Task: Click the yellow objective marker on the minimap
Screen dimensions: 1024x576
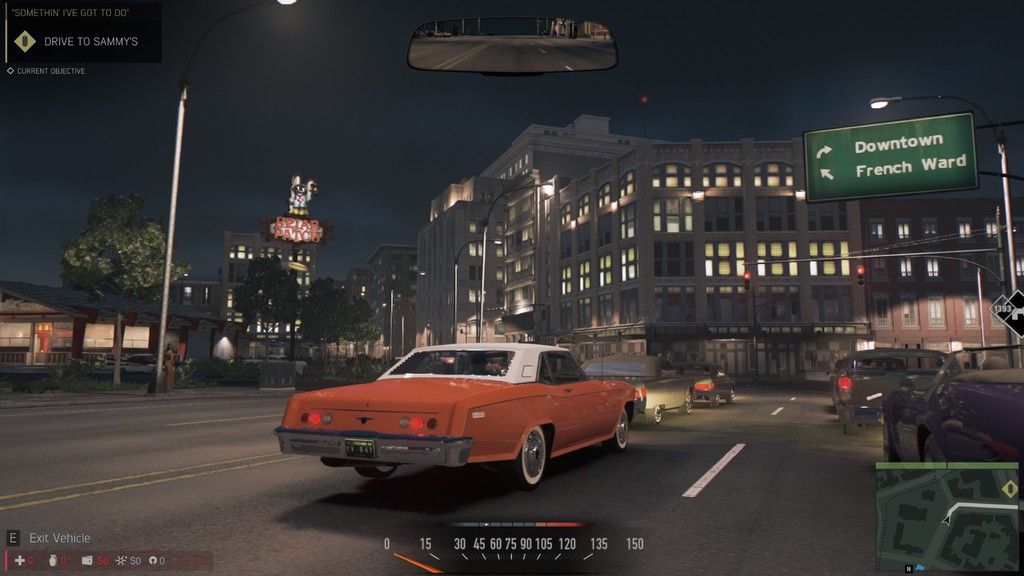Action: (x=1009, y=488)
